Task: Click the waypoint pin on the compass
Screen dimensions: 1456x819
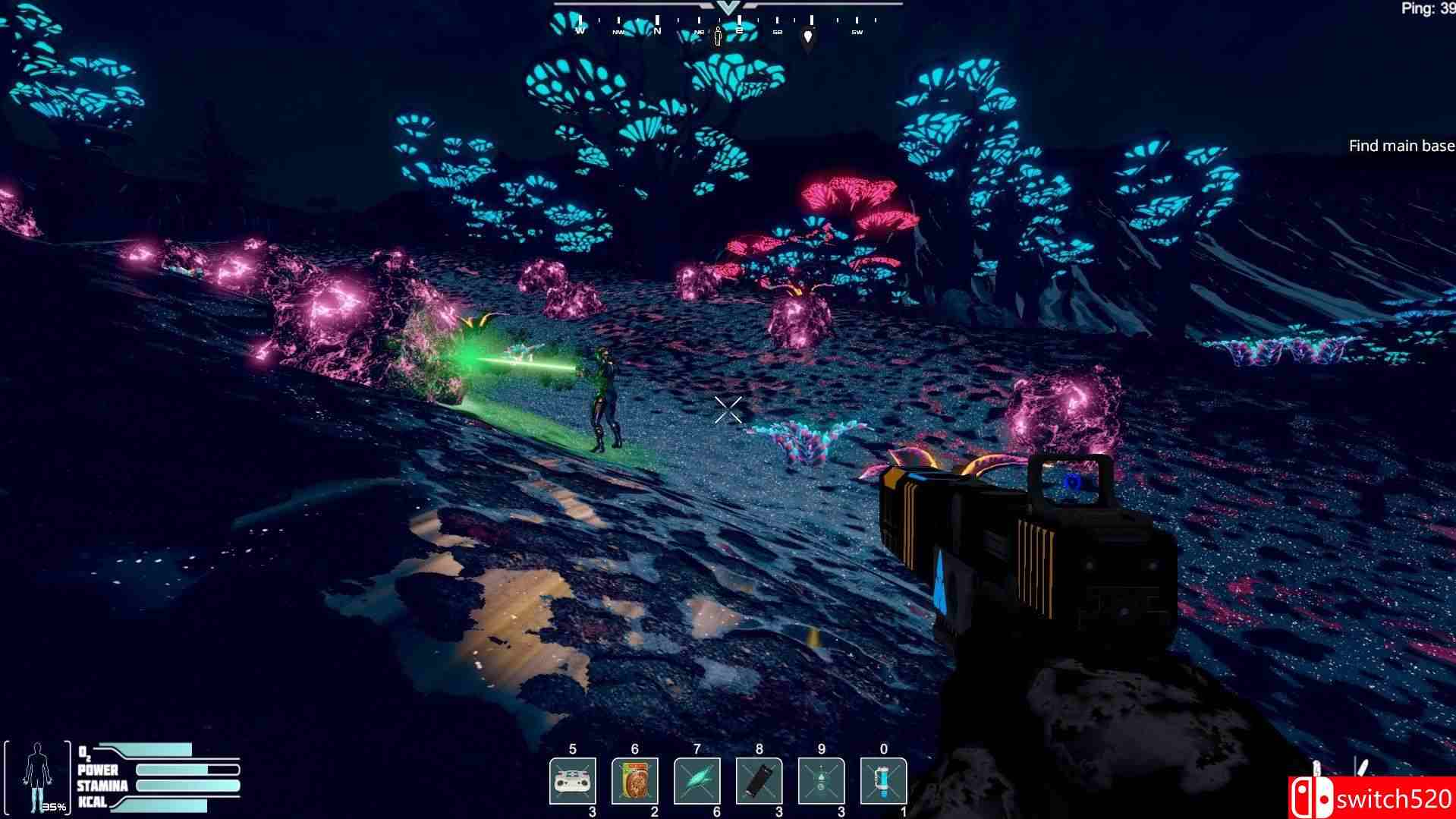Action: [808, 36]
